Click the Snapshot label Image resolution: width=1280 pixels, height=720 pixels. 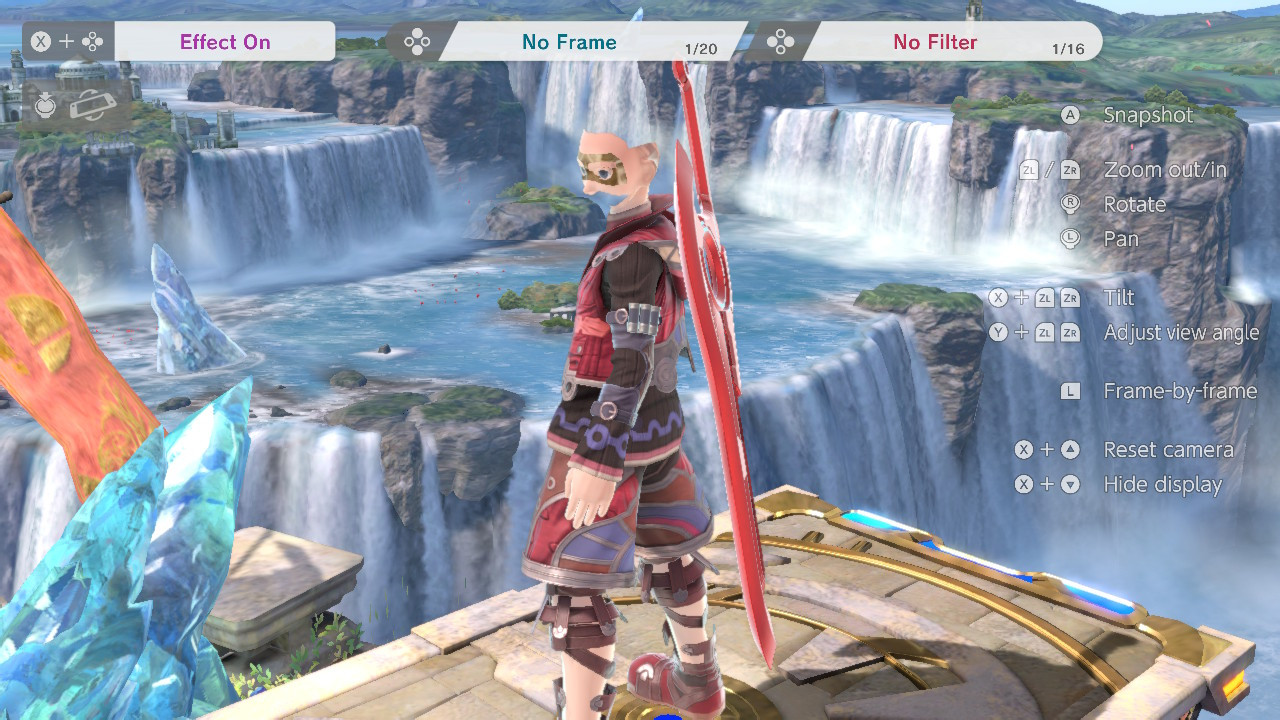pyautogui.click(x=1148, y=115)
